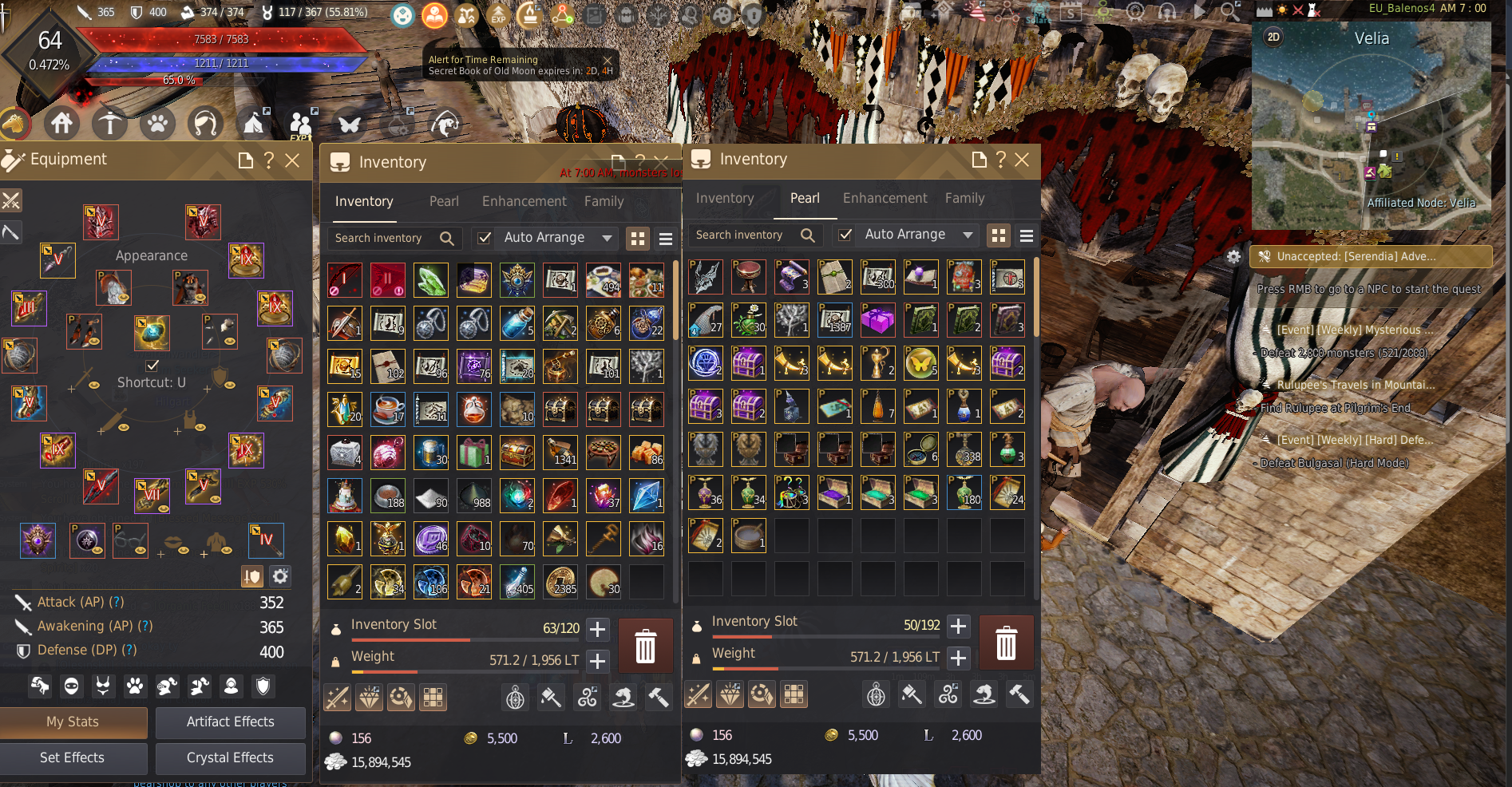View Set Effects
This screenshot has height=787, width=1512.
click(x=73, y=757)
